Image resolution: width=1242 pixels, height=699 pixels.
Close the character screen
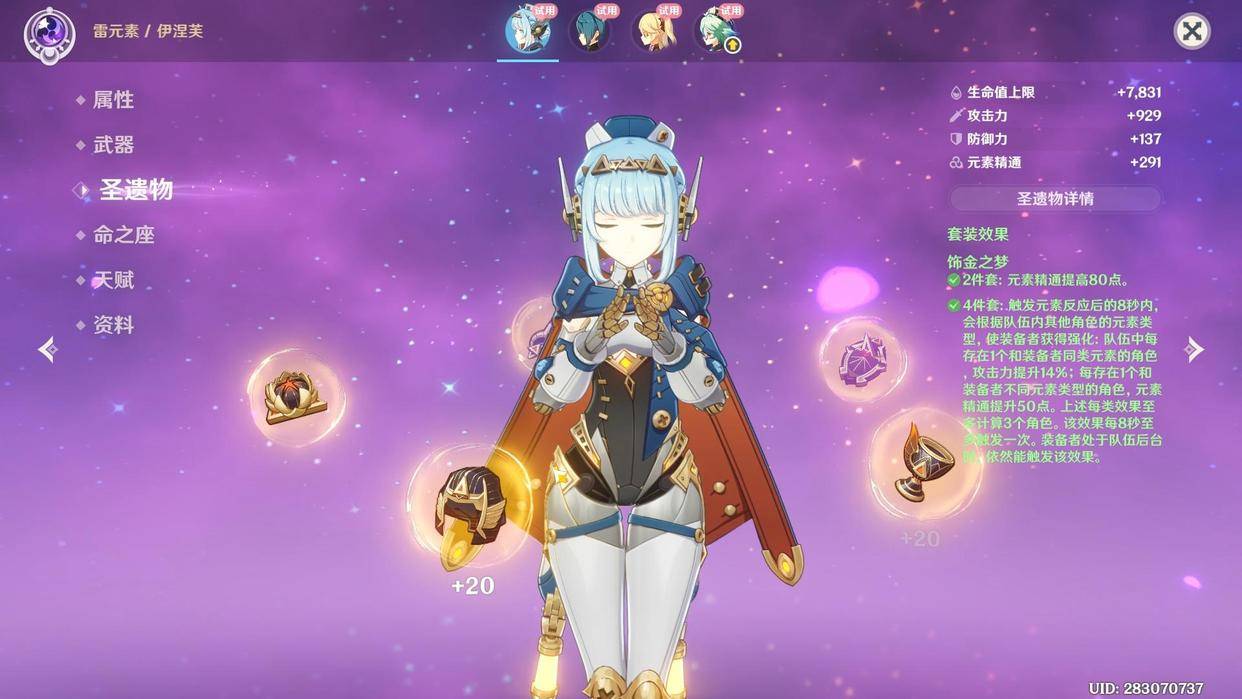(x=1191, y=31)
